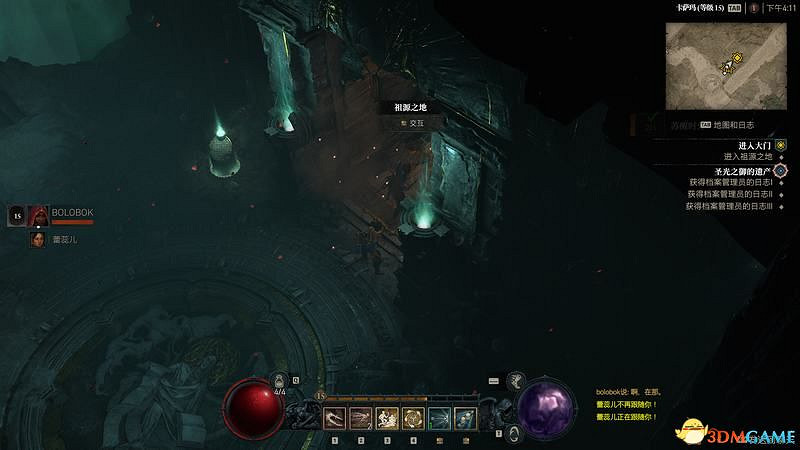The image size is (800, 450).
Task: Activate the swirling fourth skill slot
Action: (412, 418)
